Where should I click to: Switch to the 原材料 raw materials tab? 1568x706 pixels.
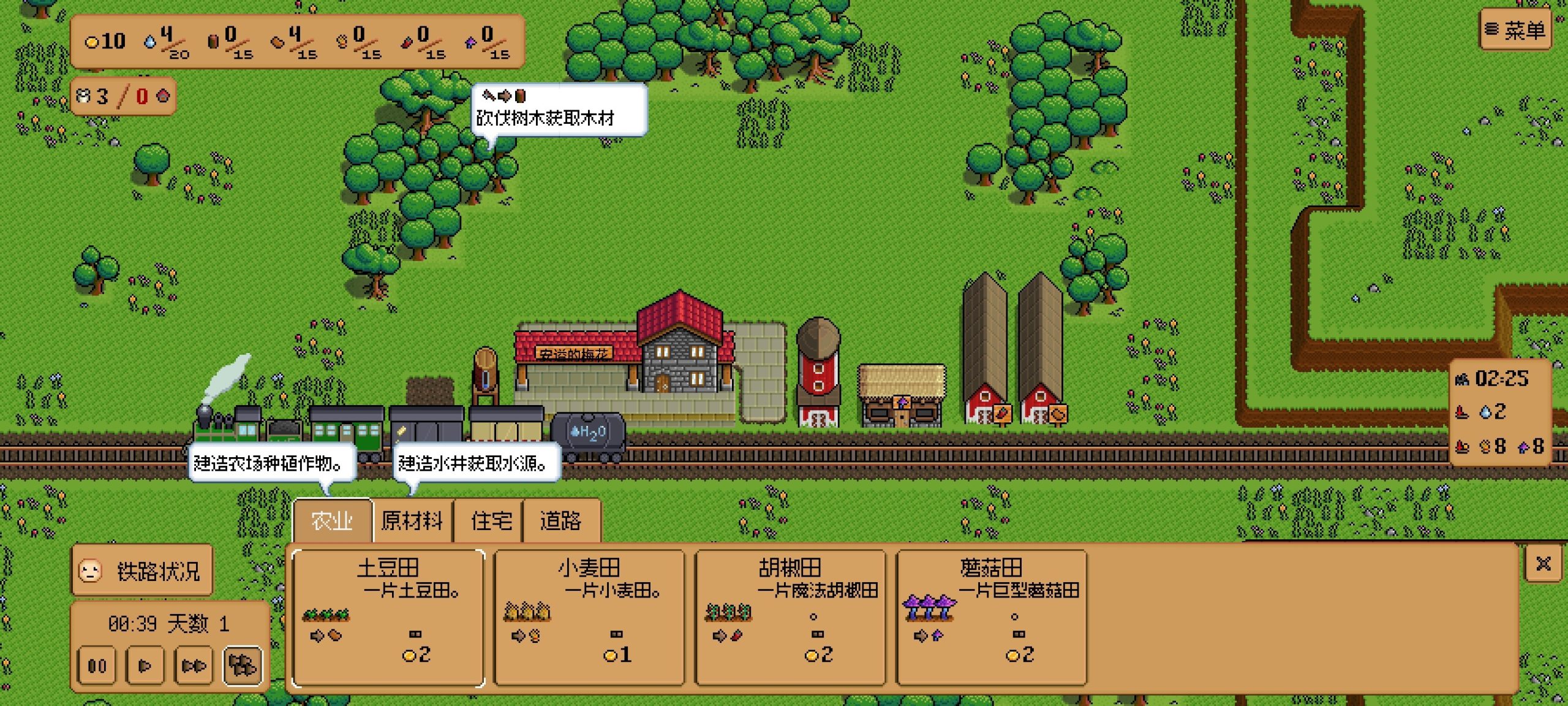tap(412, 520)
